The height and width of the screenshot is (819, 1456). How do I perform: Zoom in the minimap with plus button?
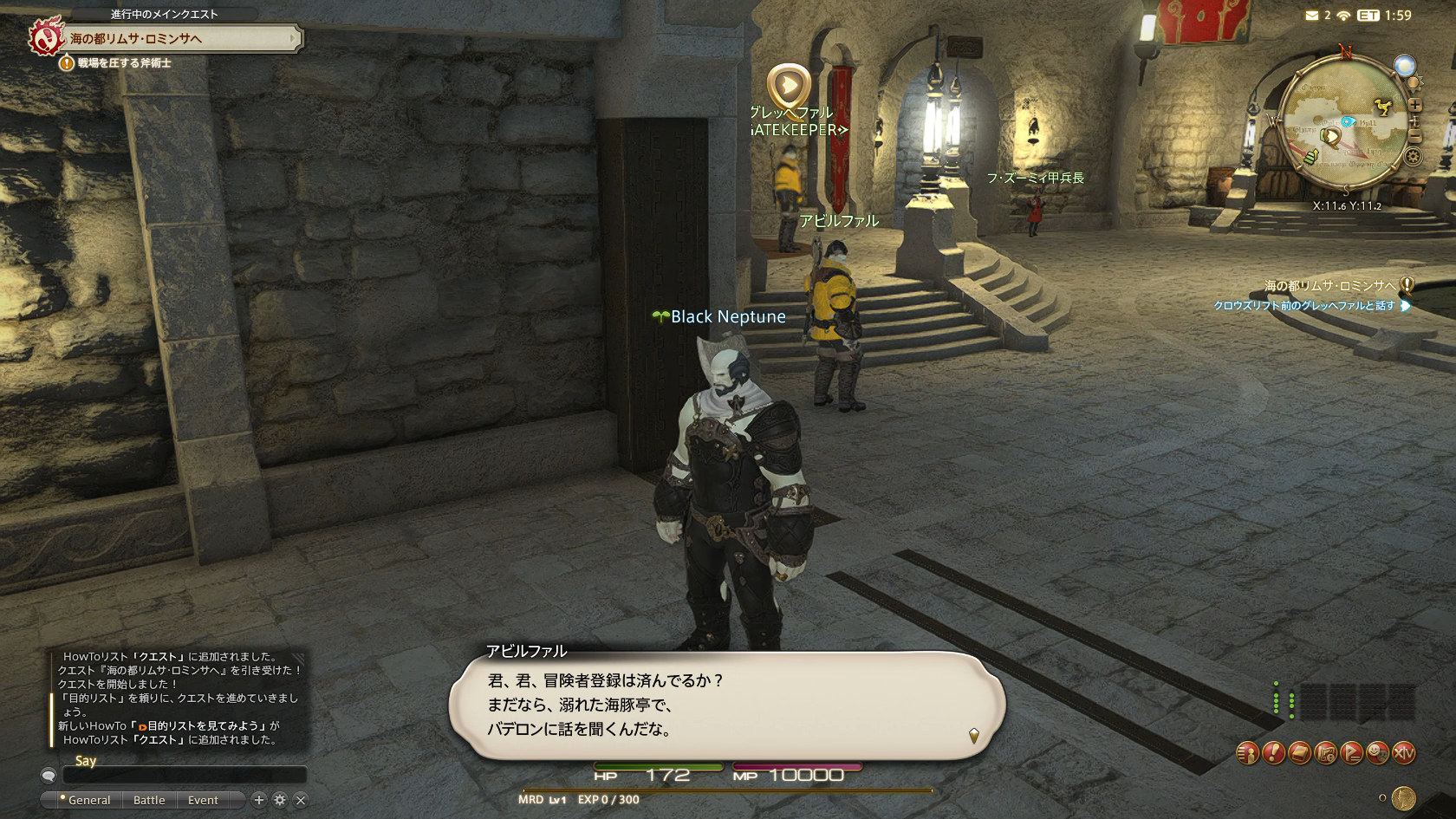pyautogui.click(x=1414, y=105)
